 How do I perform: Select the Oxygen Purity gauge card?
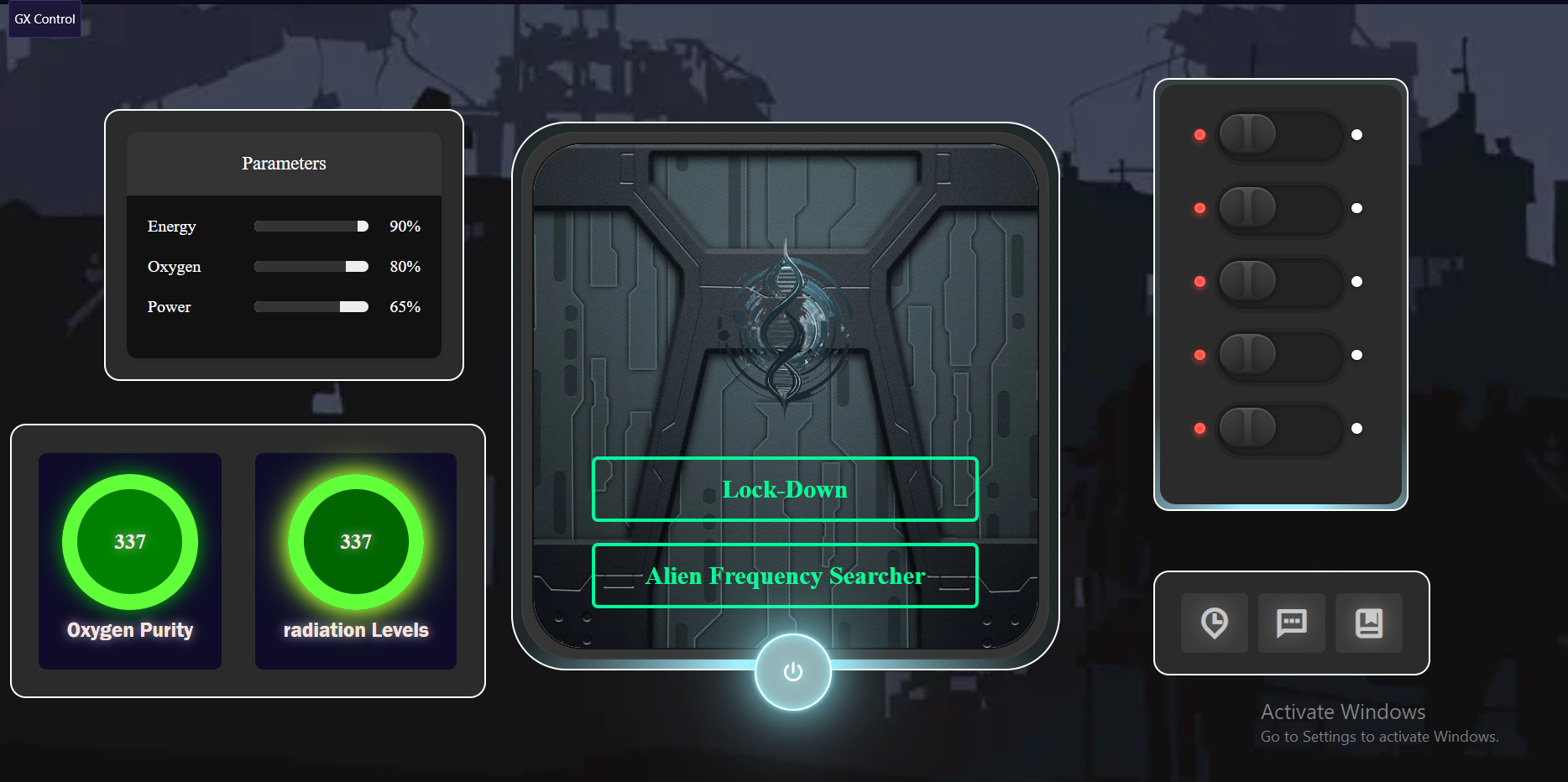(x=130, y=560)
